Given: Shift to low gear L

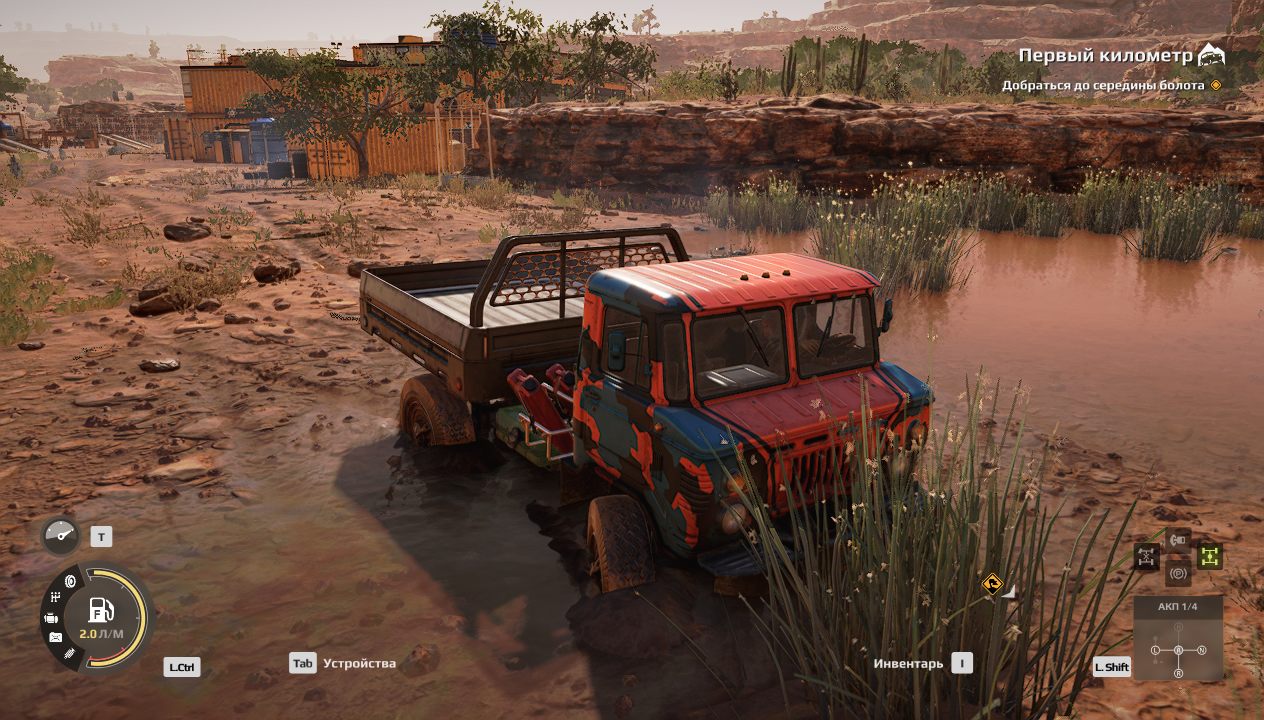Looking at the screenshot, I should [1155, 650].
